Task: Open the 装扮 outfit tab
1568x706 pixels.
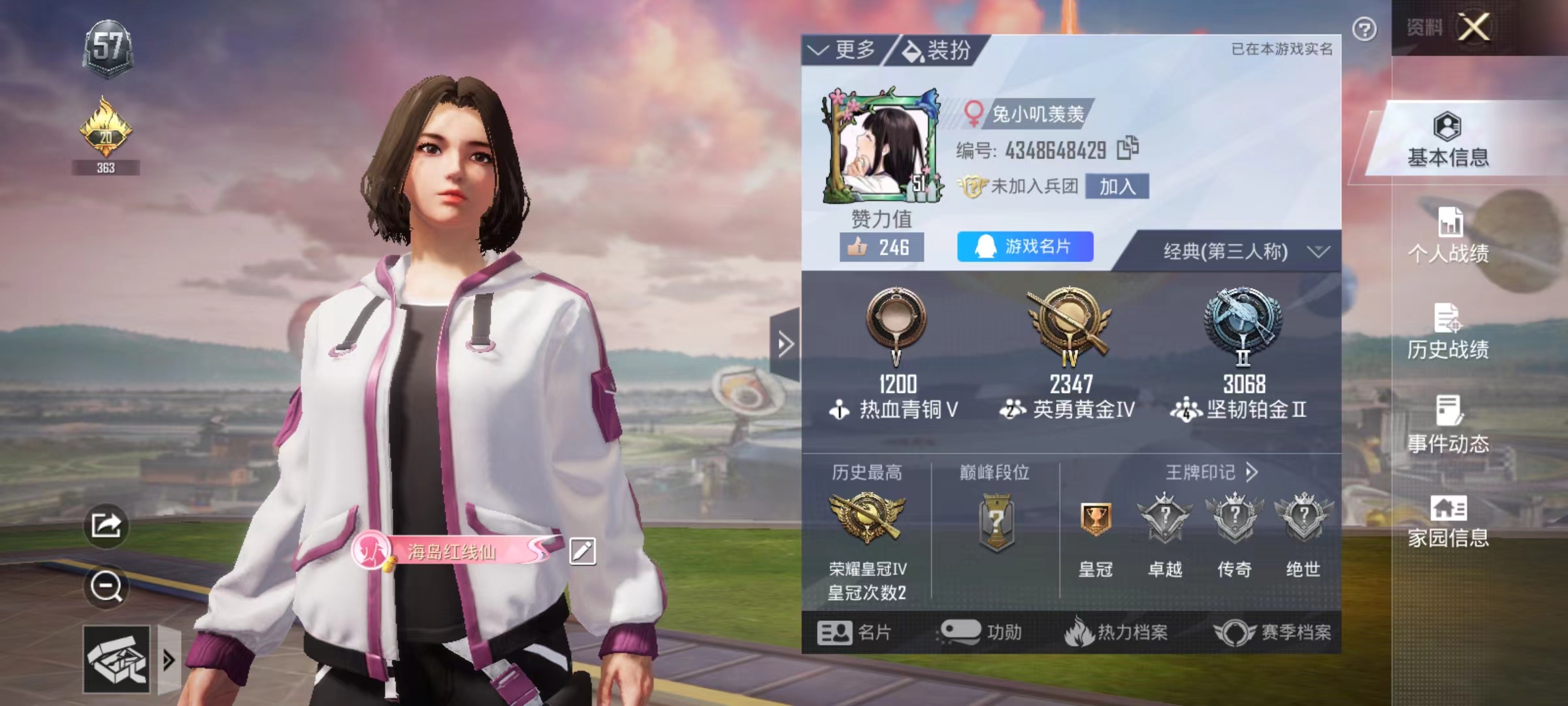Action: pos(938,50)
